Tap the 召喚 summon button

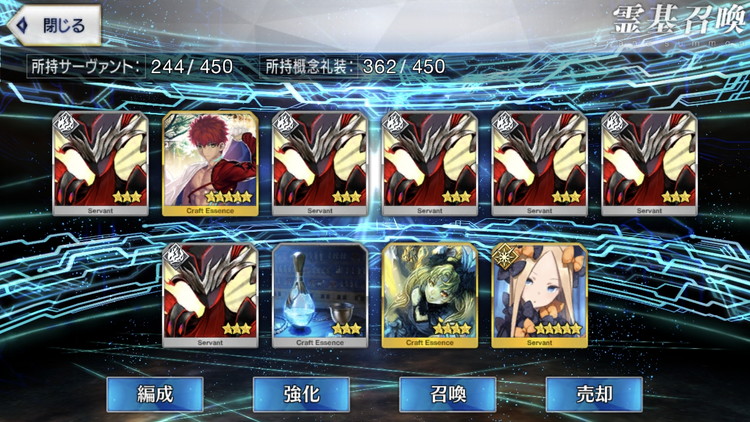click(x=447, y=394)
